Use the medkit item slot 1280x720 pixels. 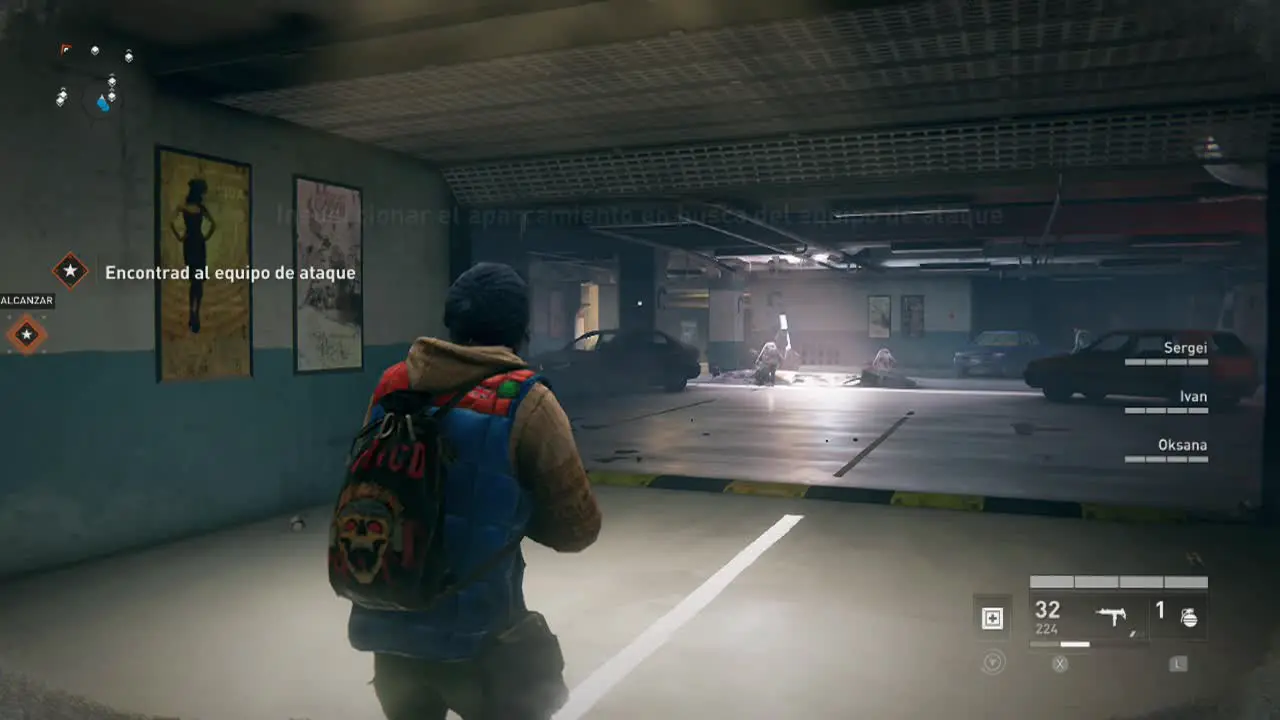pos(992,618)
